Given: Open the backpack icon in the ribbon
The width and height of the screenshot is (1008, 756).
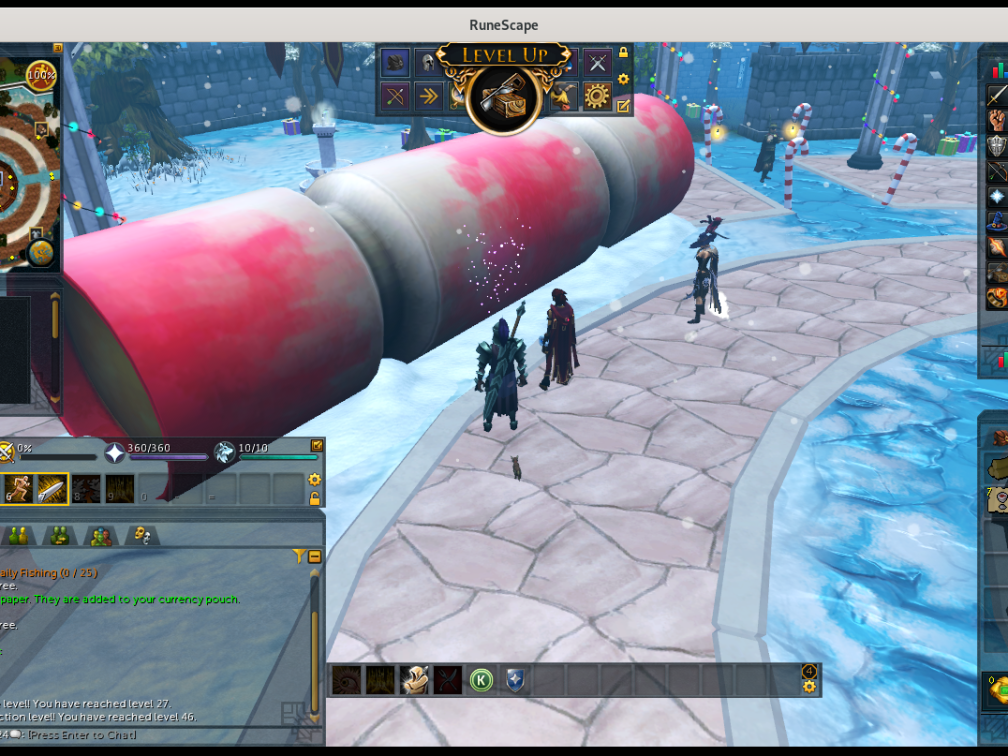Looking at the screenshot, I should (396, 62).
